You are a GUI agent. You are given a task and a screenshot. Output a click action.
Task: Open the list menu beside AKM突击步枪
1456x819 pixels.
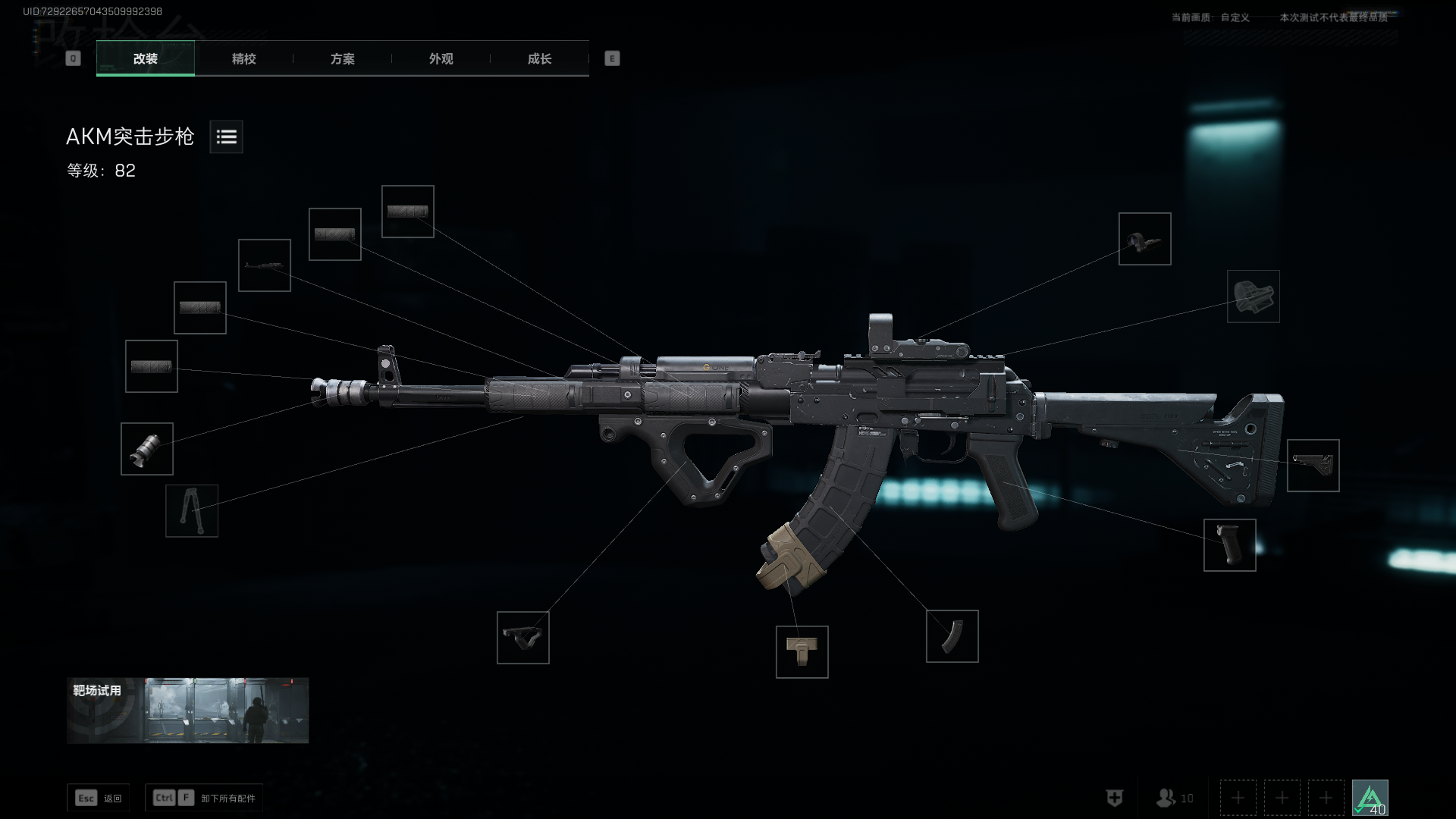(x=226, y=136)
